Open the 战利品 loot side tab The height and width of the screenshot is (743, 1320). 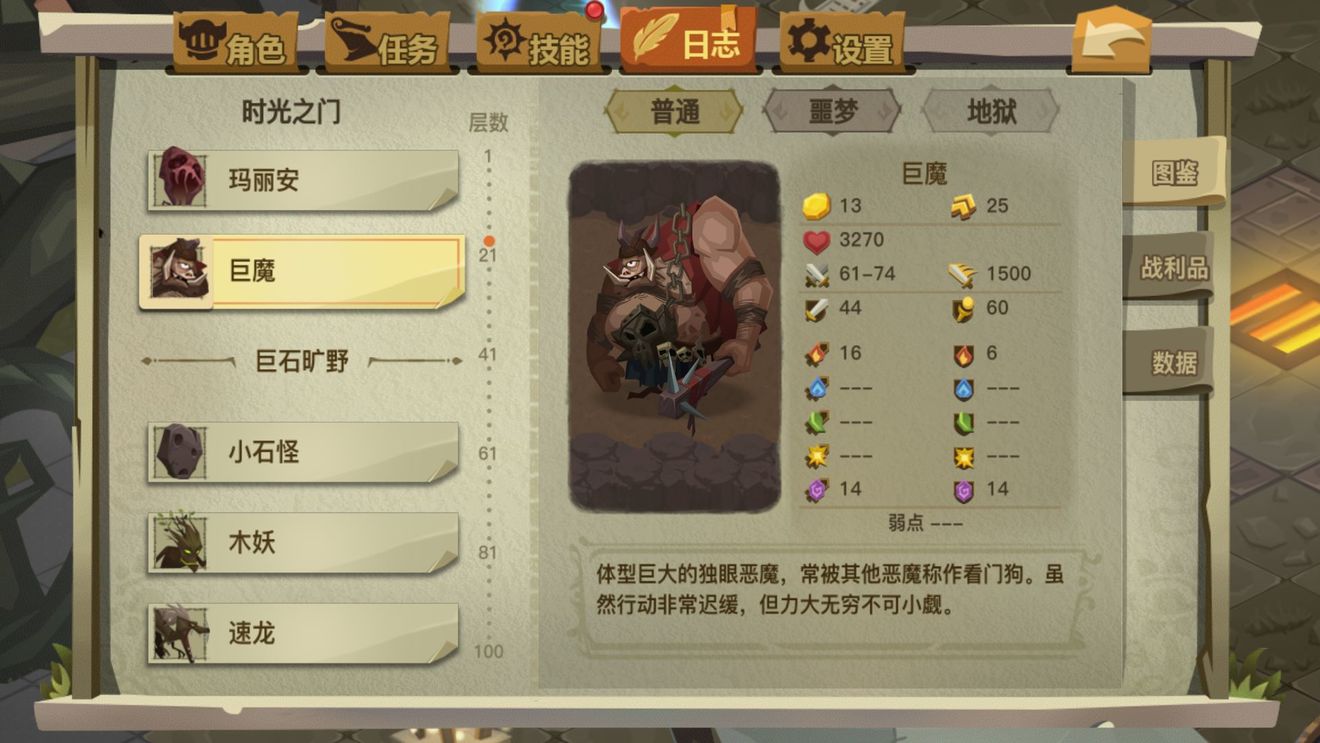click(x=1176, y=267)
